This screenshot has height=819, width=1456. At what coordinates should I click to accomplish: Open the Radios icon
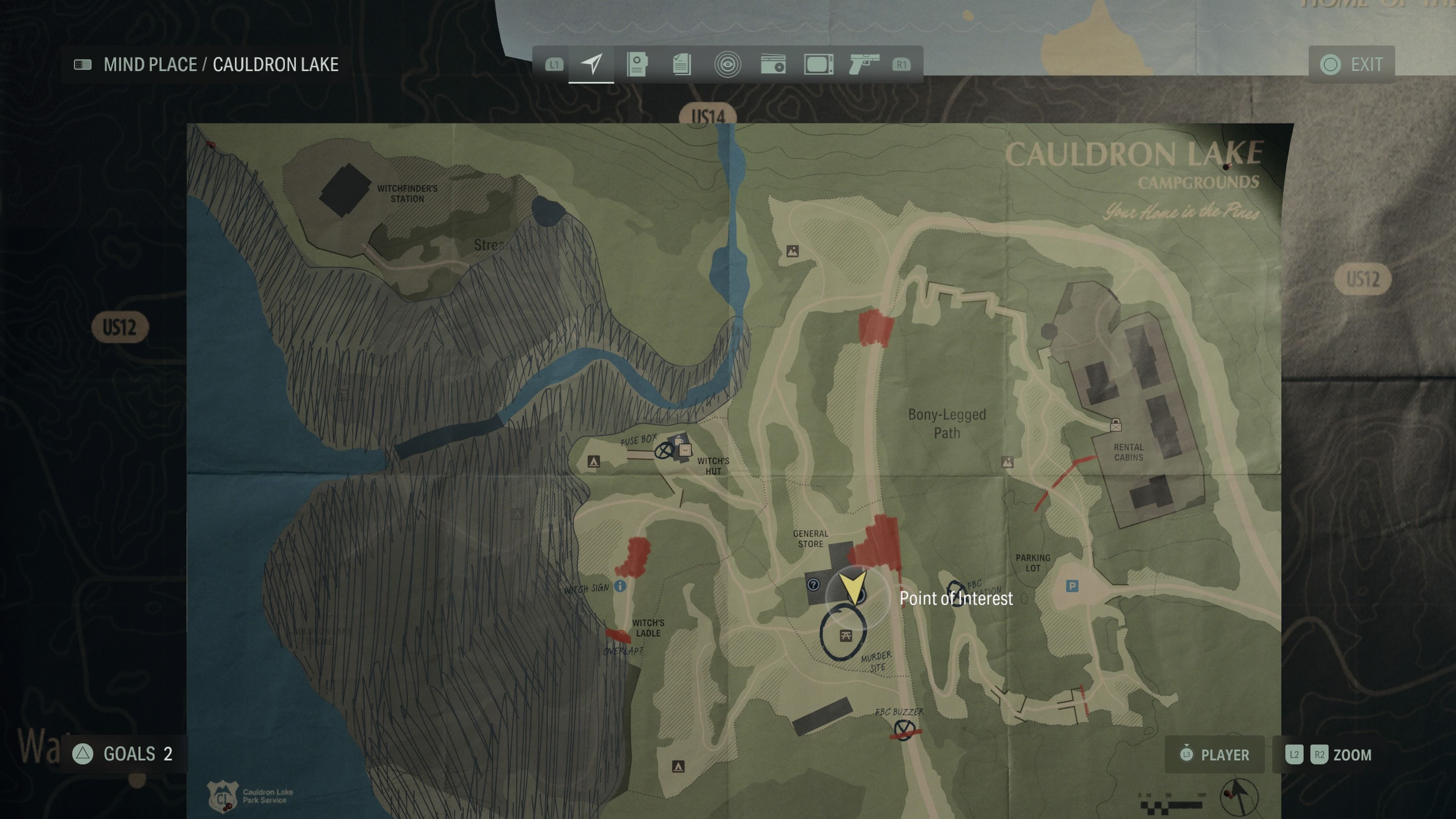773,64
